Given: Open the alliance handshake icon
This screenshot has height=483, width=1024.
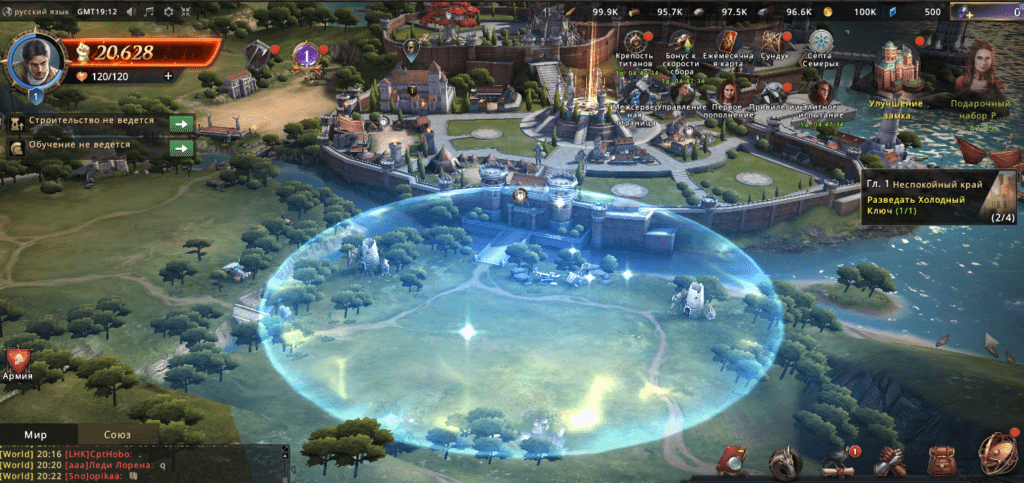Looking at the screenshot, I should click(x=889, y=462).
